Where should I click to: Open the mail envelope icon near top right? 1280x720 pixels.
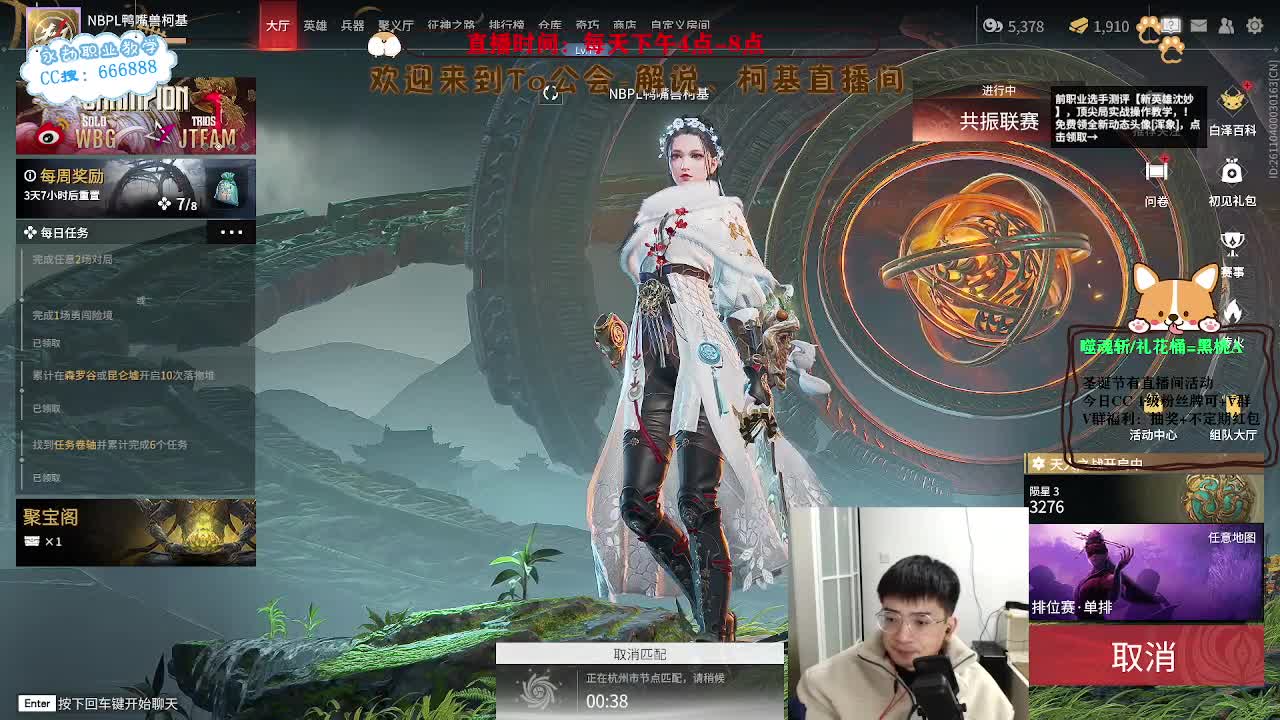point(1198,27)
